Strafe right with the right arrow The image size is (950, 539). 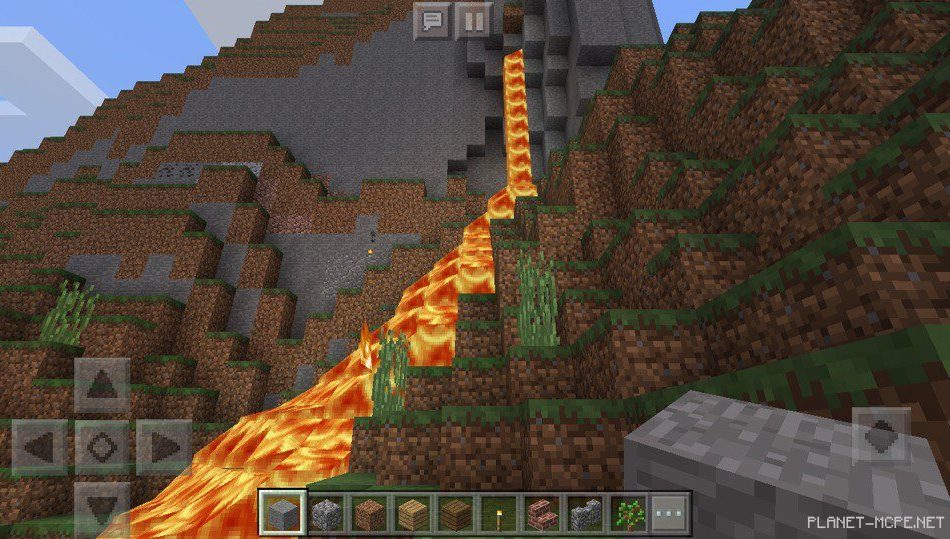click(x=161, y=445)
